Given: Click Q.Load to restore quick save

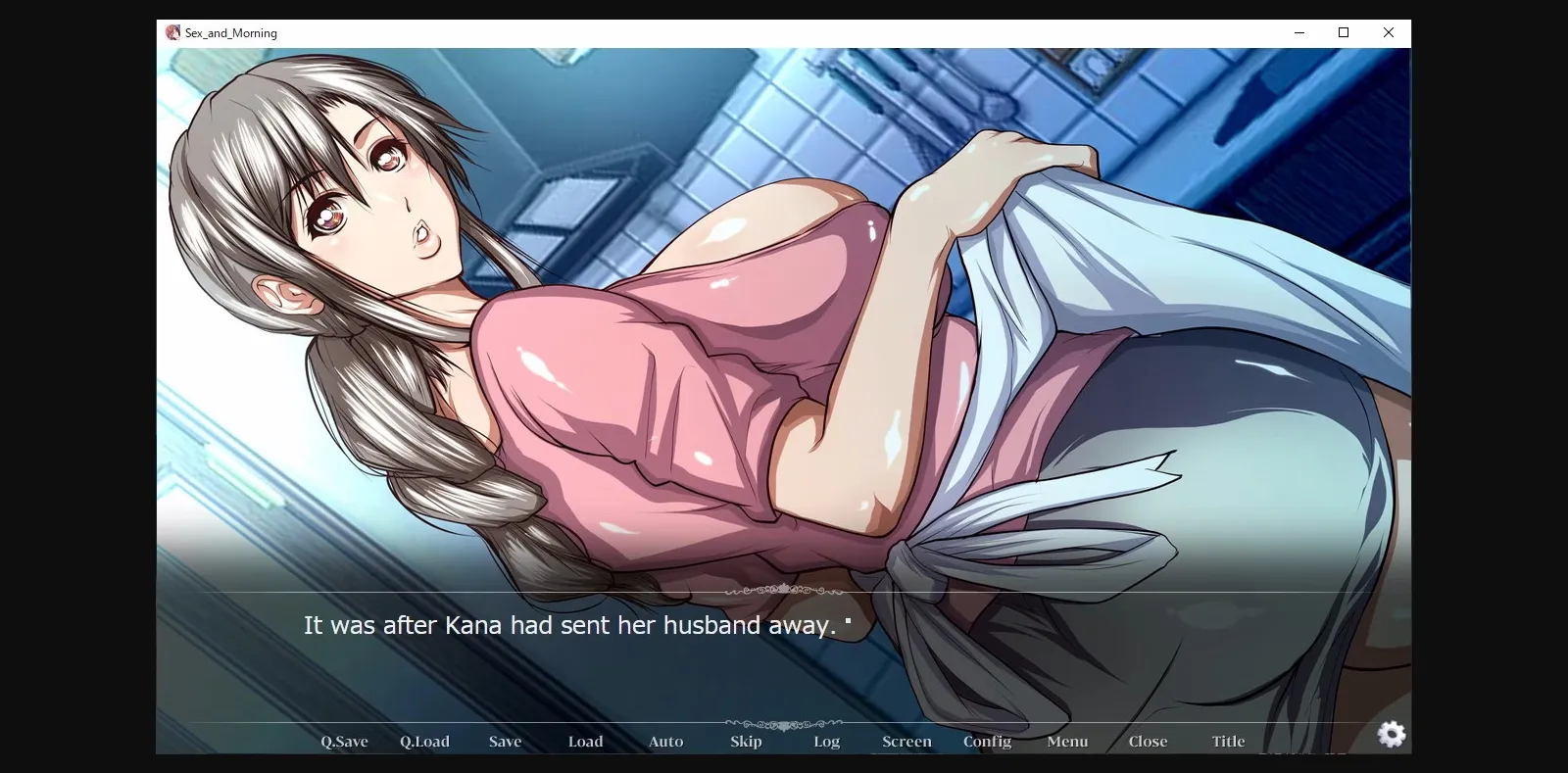Looking at the screenshot, I should pos(424,742).
